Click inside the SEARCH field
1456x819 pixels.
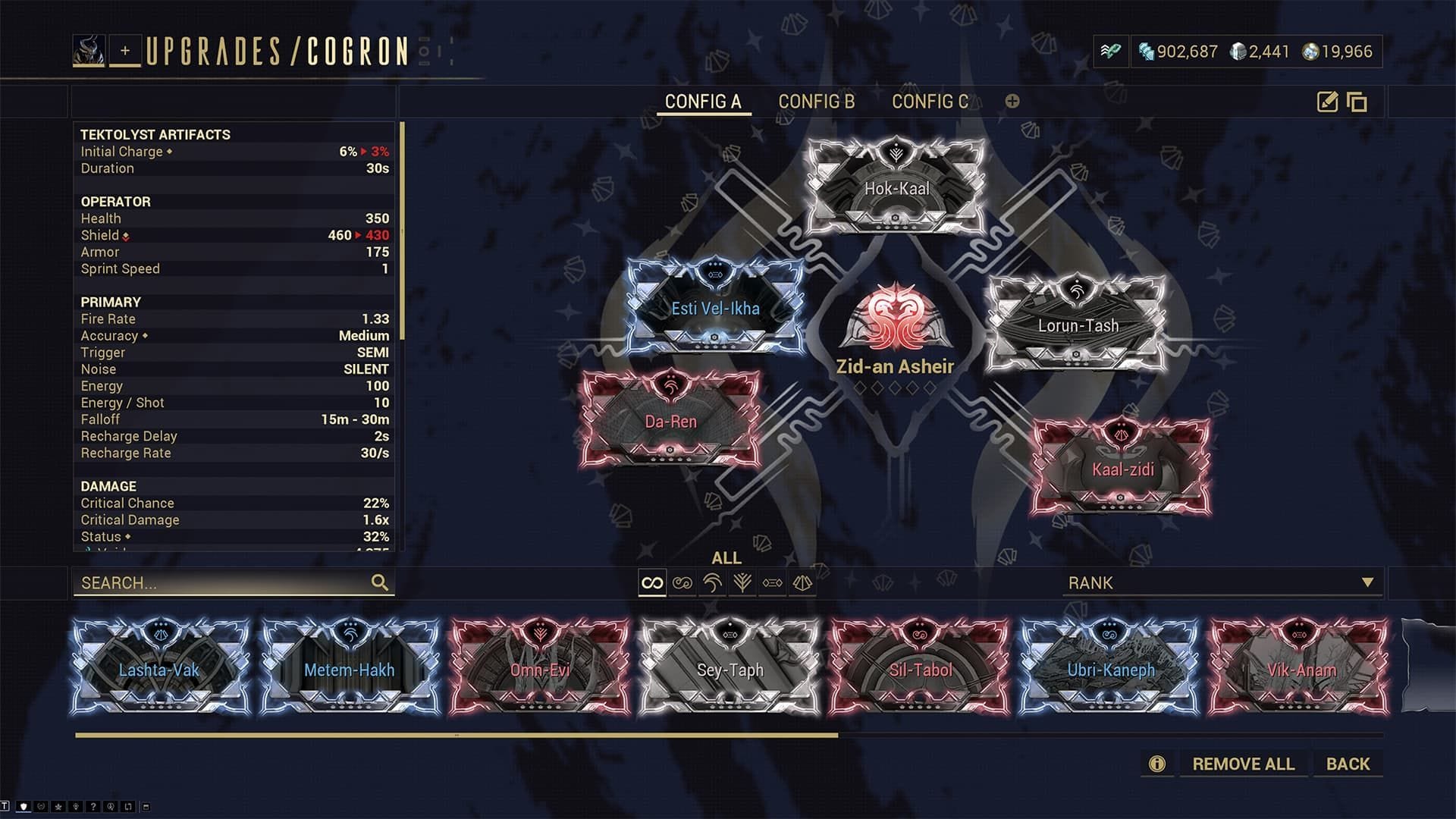(x=227, y=583)
